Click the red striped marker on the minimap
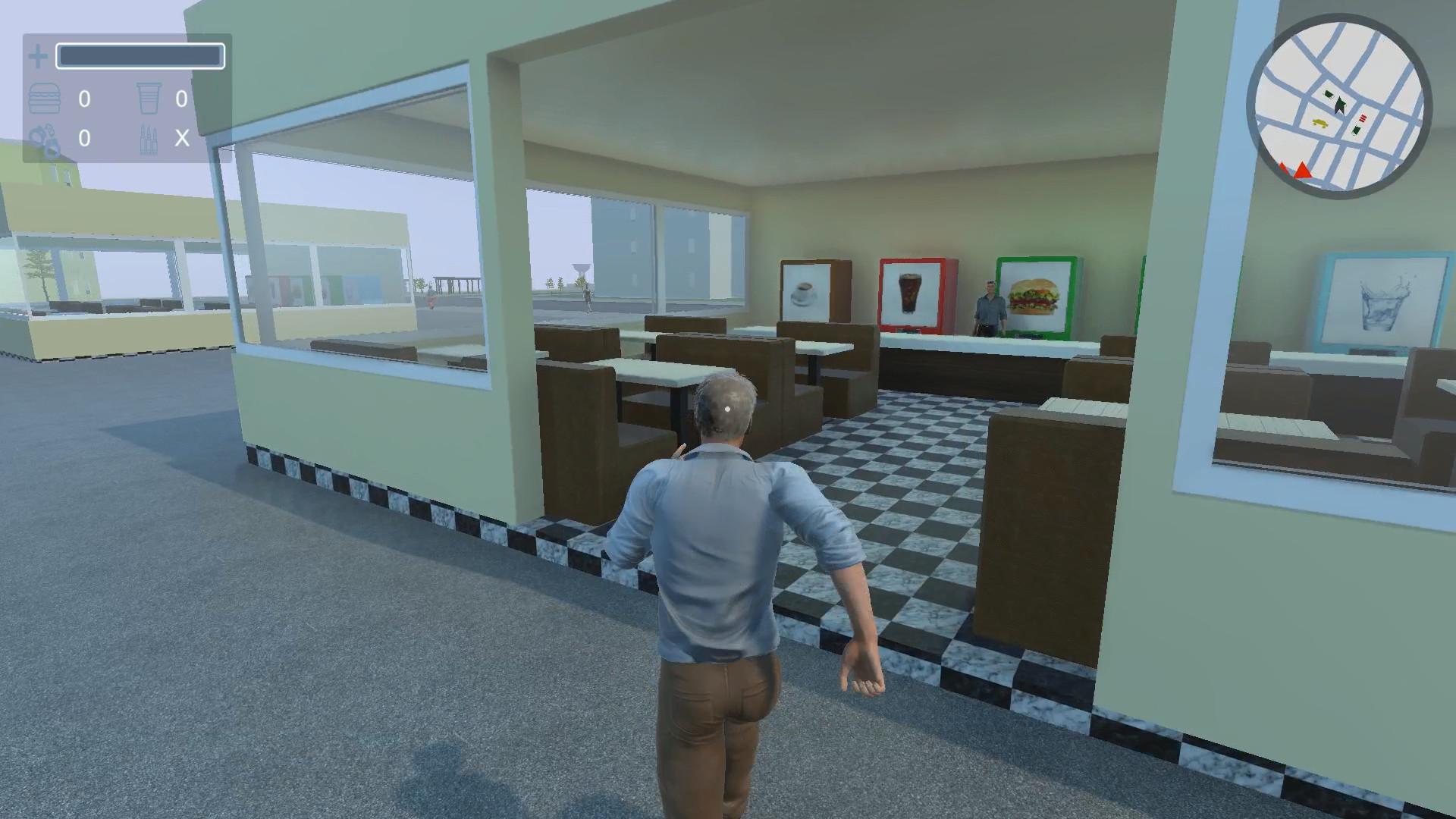Screen dimensions: 1456x819 pyautogui.click(x=1363, y=118)
